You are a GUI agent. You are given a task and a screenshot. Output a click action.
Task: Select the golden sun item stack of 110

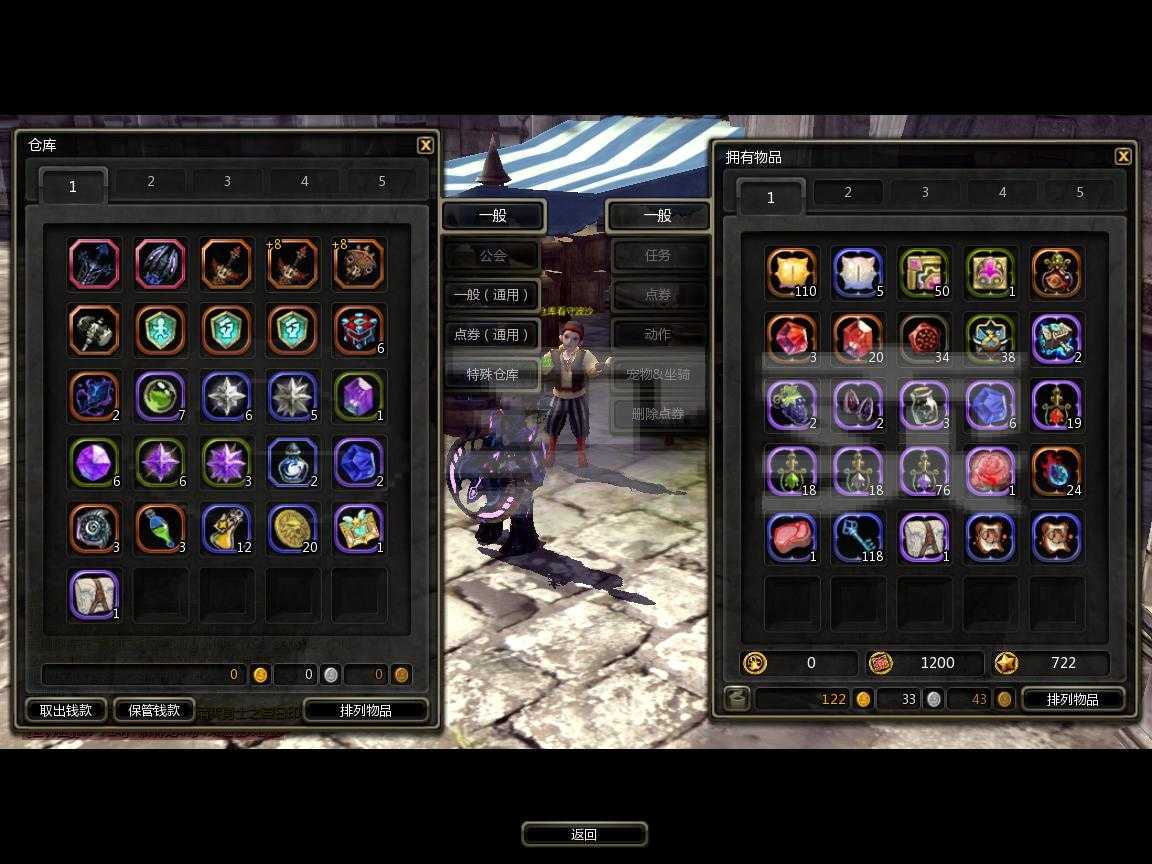[x=792, y=273]
